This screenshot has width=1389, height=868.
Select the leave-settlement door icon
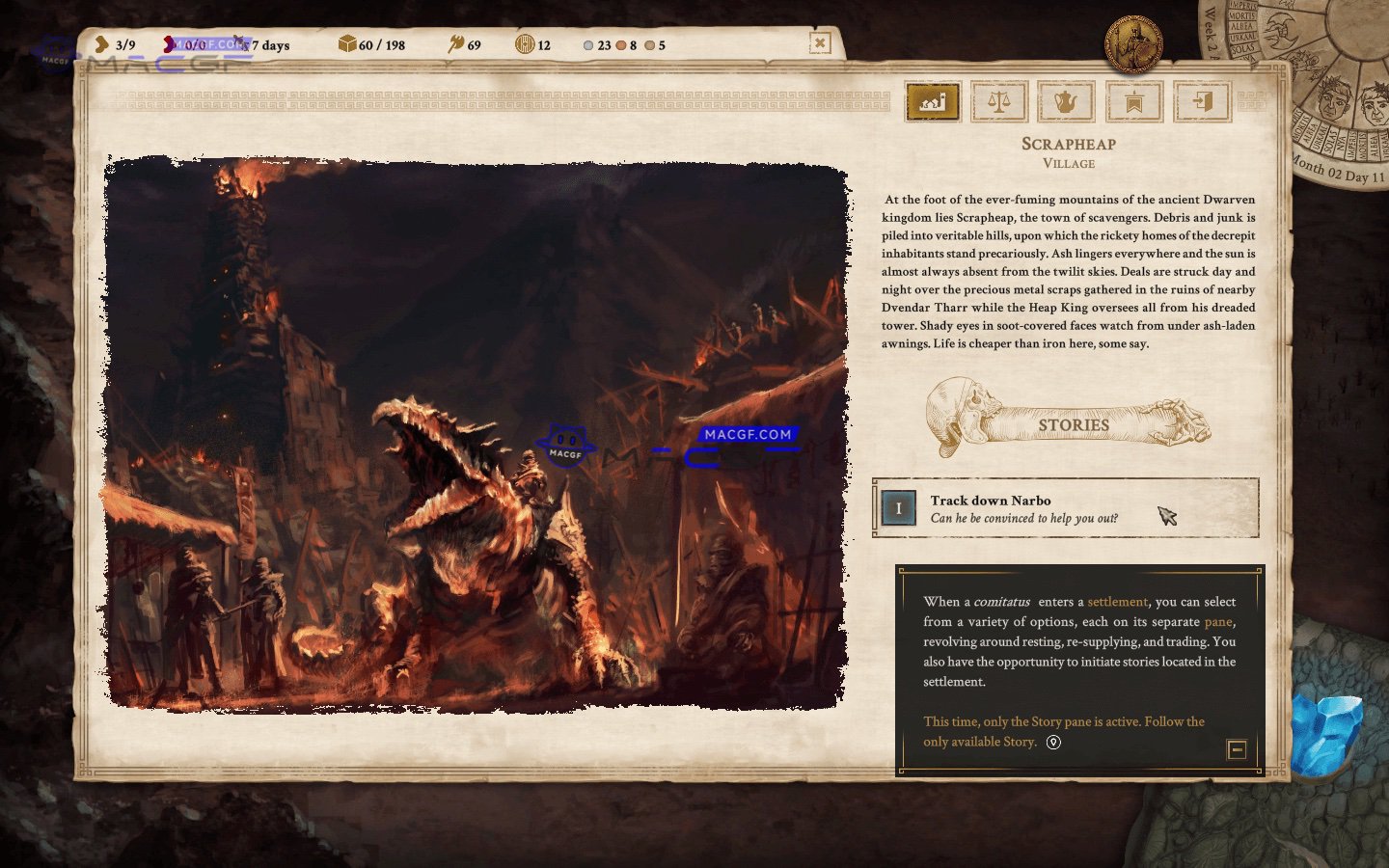point(1202,100)
